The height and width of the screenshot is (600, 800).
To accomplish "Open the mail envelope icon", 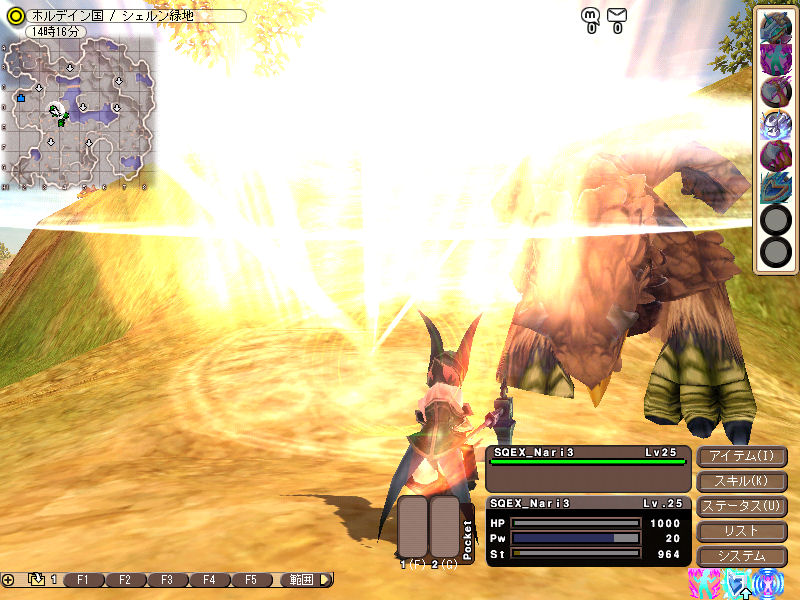I will (x=617, y=15).
